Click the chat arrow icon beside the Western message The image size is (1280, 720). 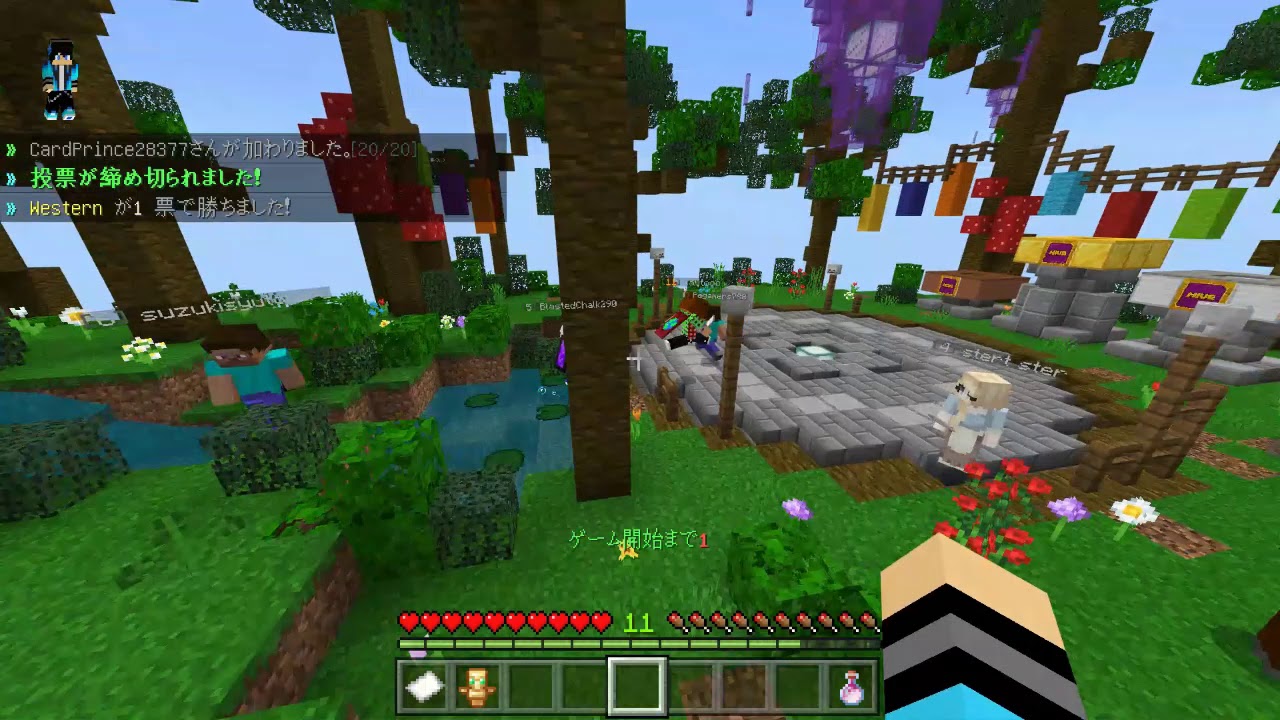[12, 208]
